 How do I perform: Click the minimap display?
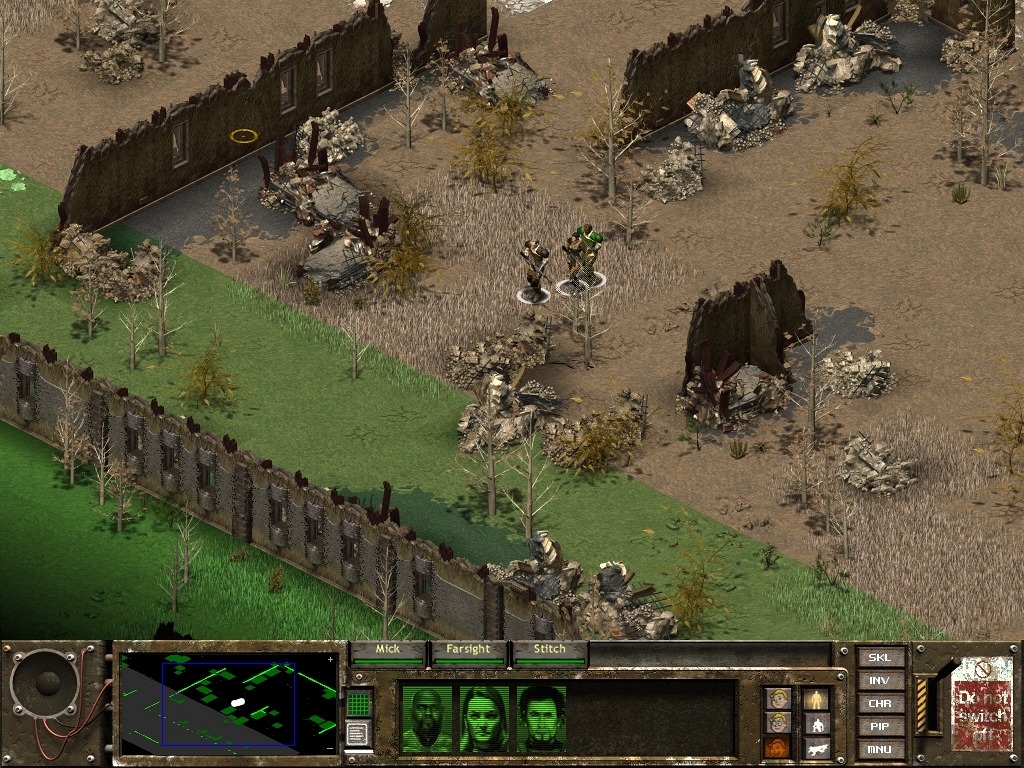pyautogui.click(x=228, y=704)
